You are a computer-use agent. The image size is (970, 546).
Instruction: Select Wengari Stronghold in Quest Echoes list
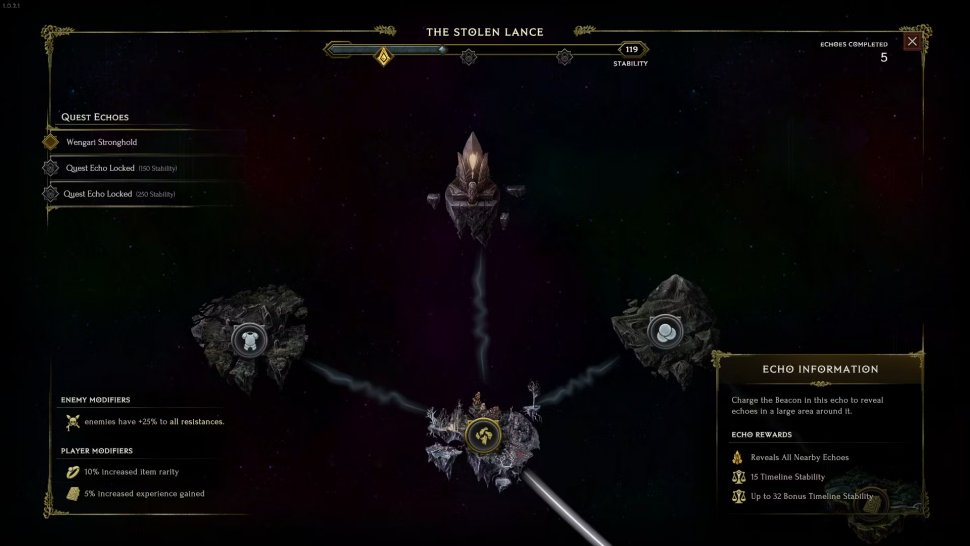101,142
